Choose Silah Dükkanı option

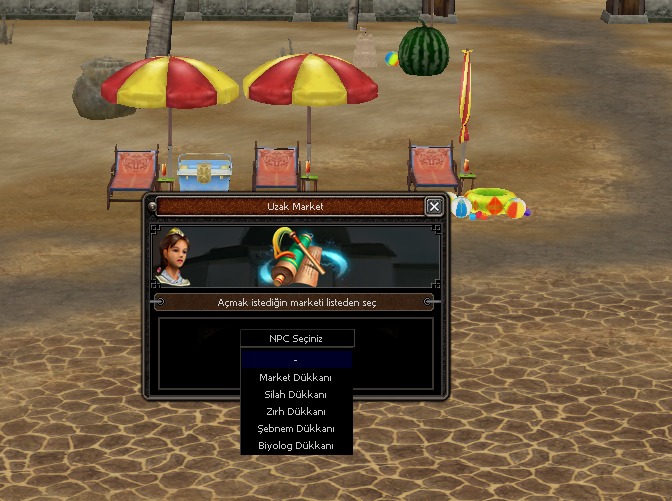tap(296, 394)
